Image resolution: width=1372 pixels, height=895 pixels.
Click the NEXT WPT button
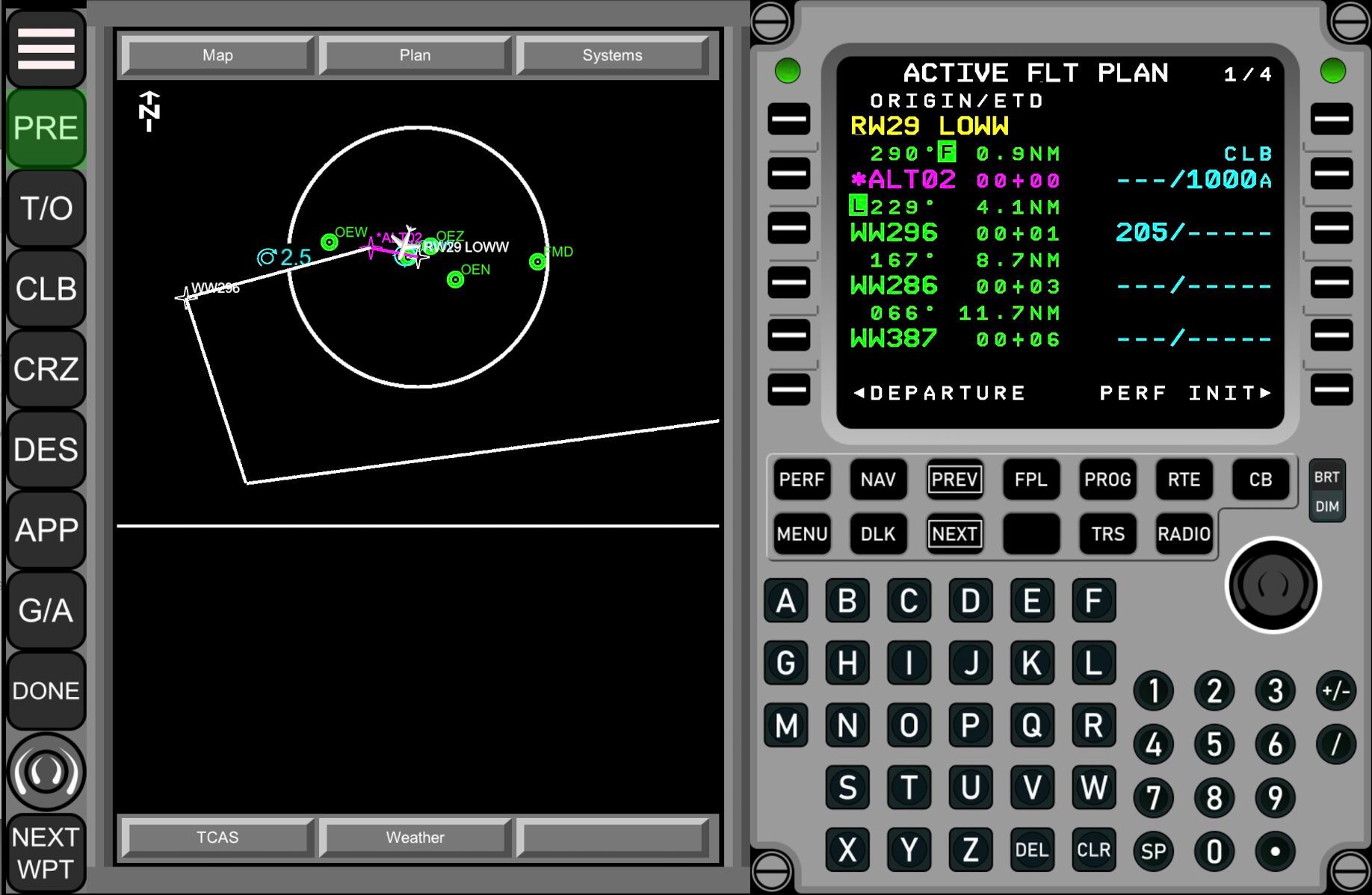pyautogui.click(x=46, y=853)
